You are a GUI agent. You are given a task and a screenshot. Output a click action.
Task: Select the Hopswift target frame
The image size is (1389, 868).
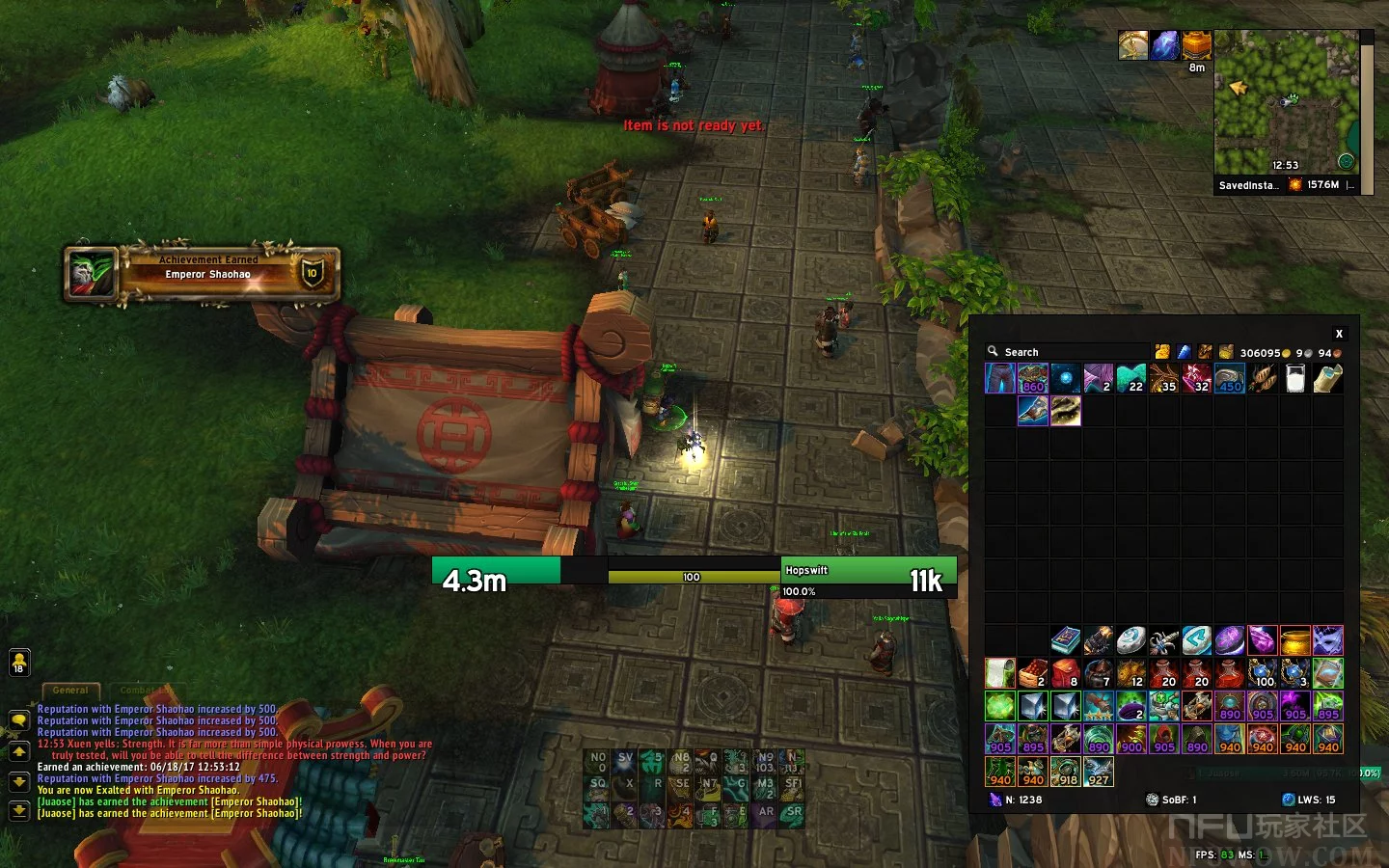868,577
